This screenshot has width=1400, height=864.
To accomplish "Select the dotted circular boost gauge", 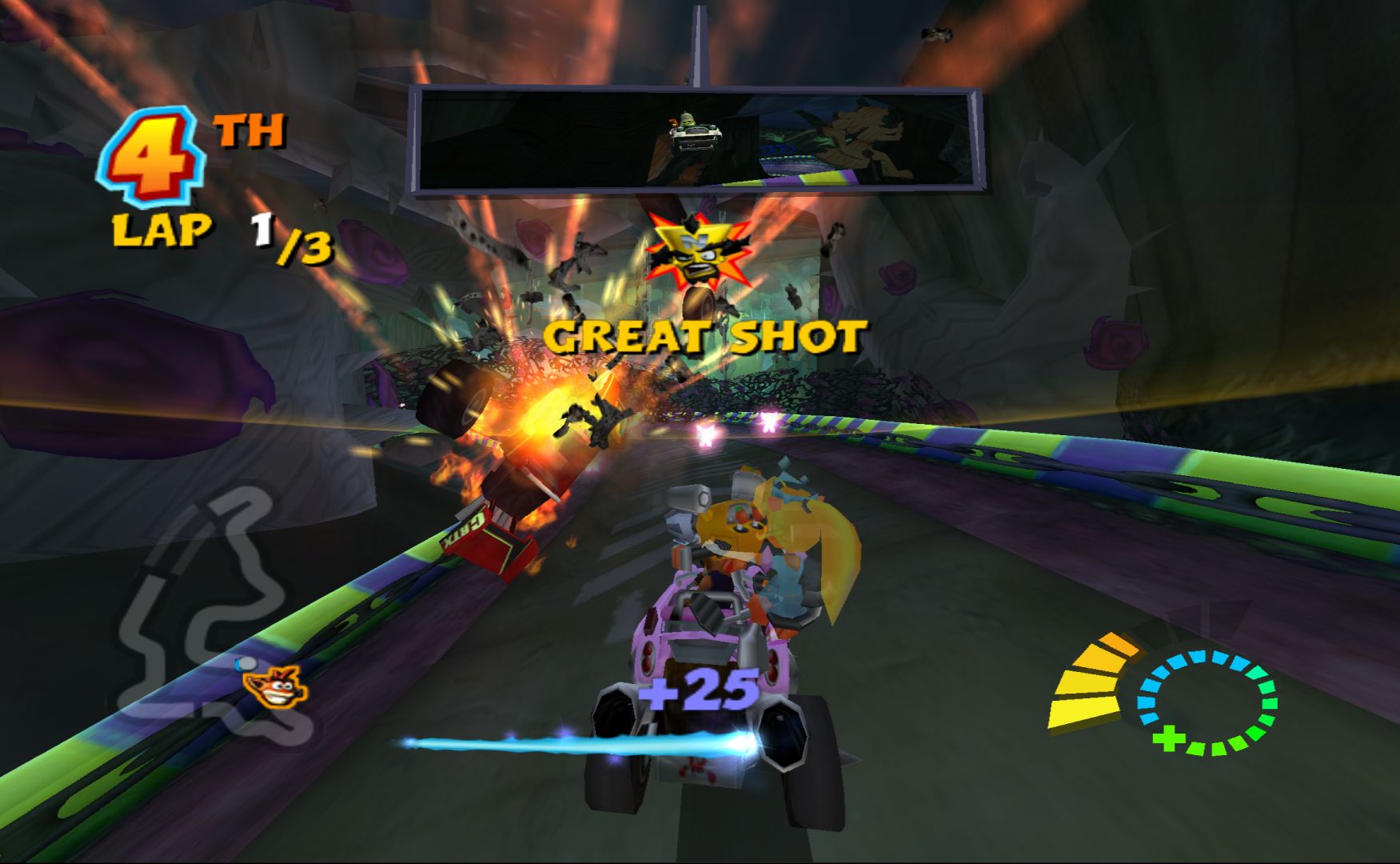I will 1207,702.
